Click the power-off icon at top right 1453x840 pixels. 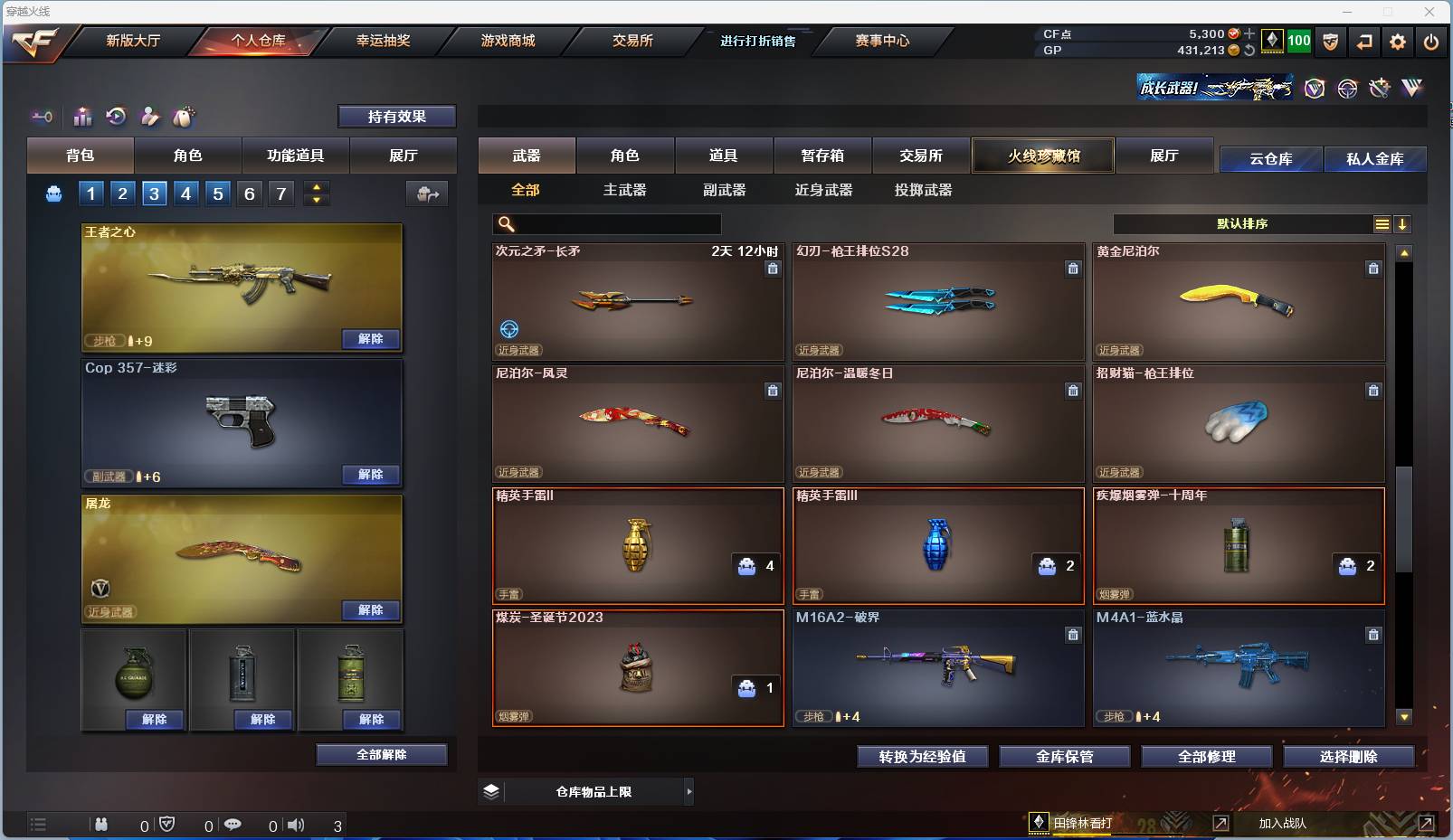click(1430, 41)
